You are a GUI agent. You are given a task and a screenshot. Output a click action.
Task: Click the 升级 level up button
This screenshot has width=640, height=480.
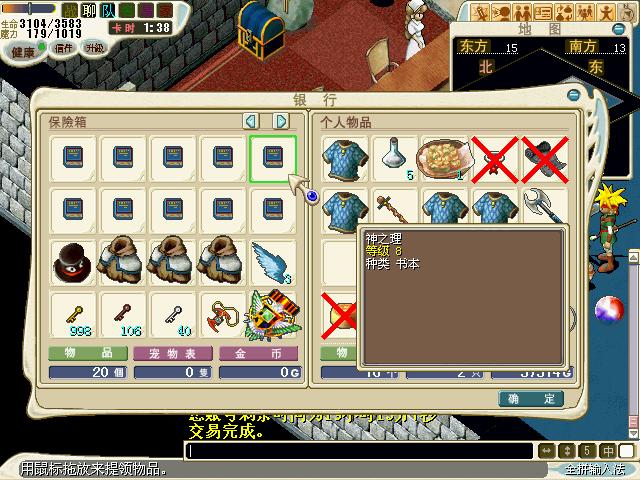pos(94,49)
